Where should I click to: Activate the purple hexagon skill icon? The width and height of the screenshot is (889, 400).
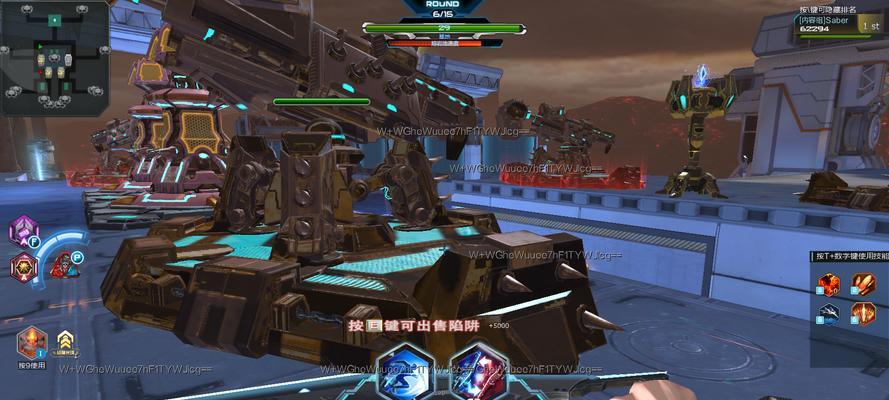tap(22, 232)
